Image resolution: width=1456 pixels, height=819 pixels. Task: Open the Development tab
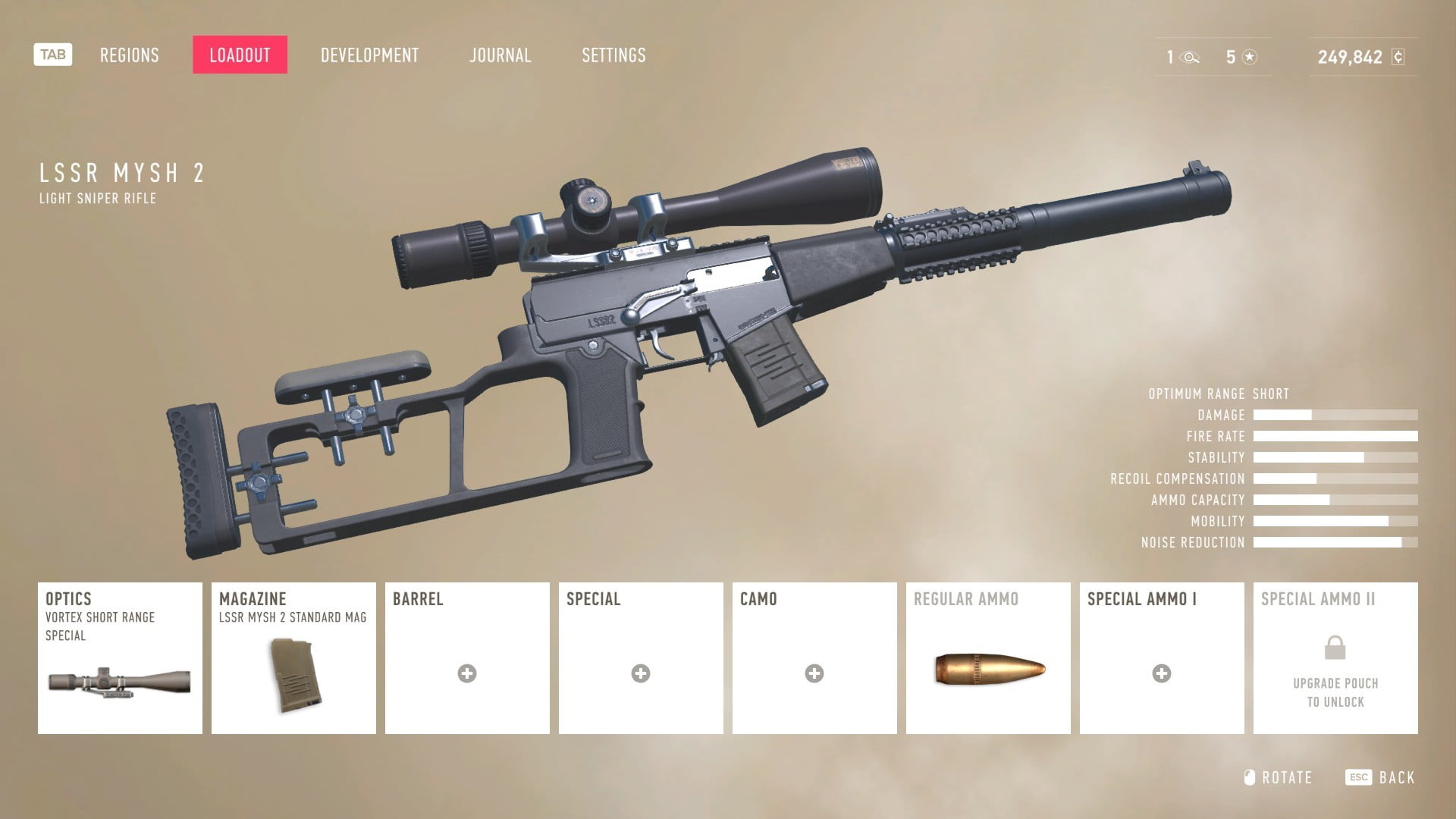point(369,55)
